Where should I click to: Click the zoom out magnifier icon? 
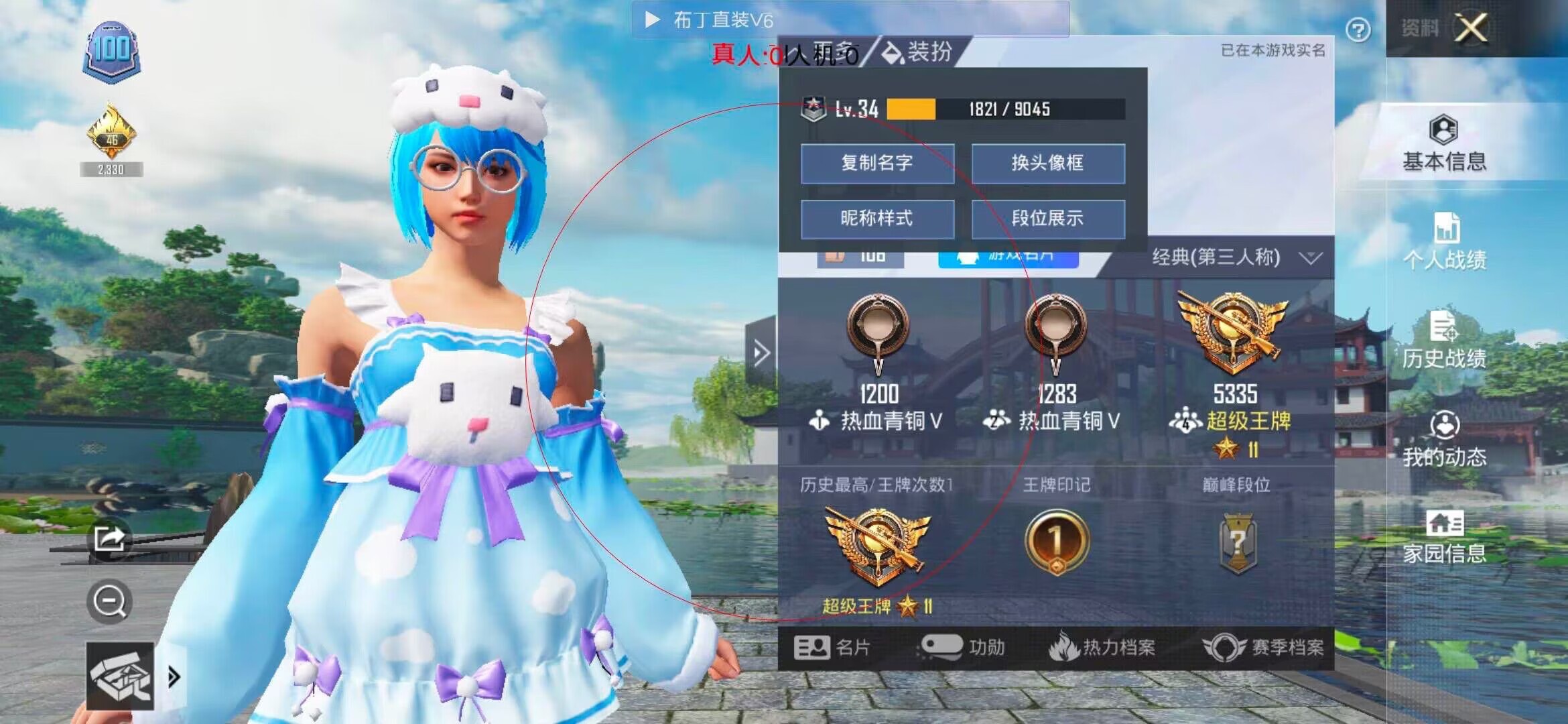109,601
